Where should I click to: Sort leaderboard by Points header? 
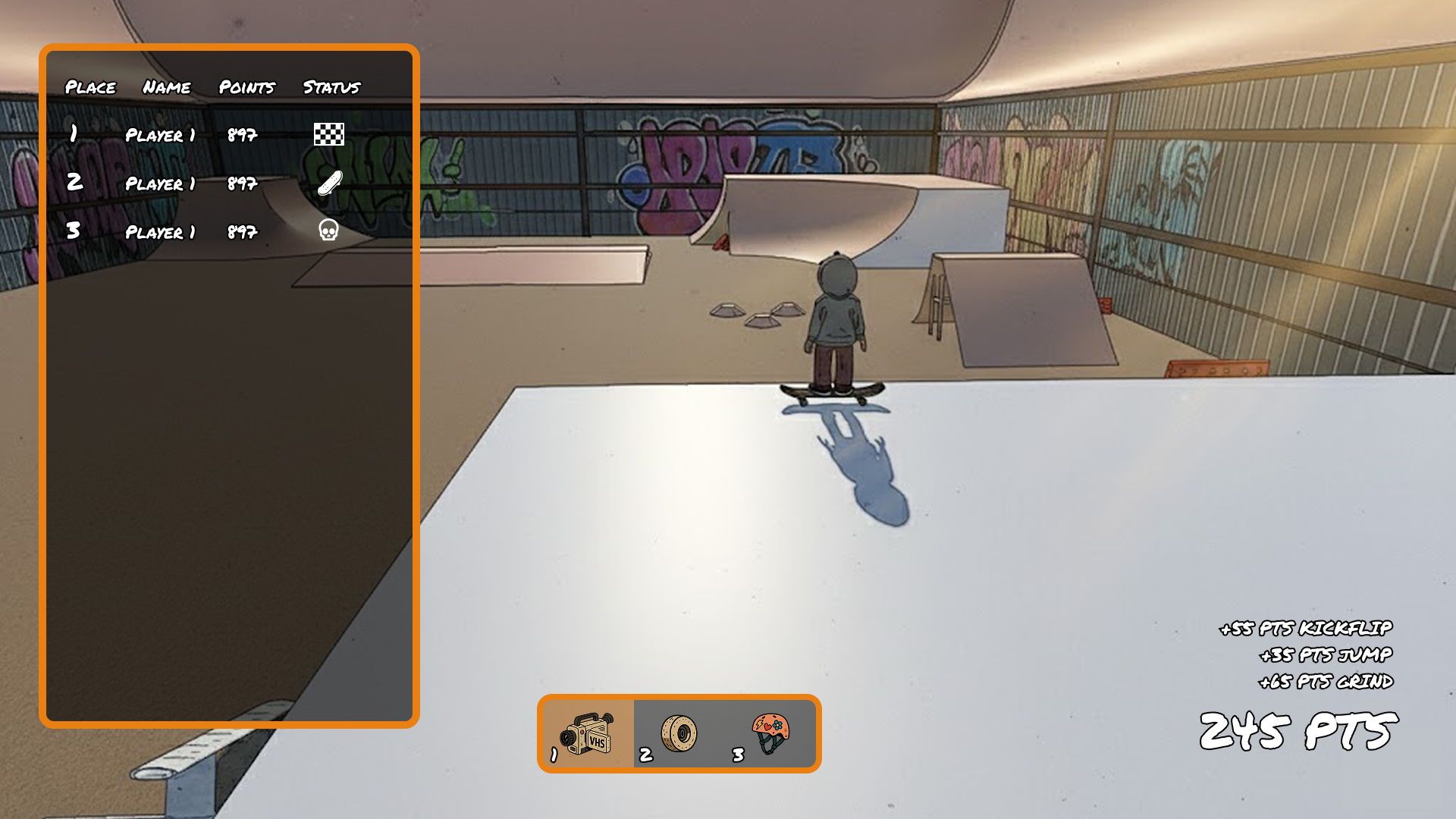click(x=246, y=87)
